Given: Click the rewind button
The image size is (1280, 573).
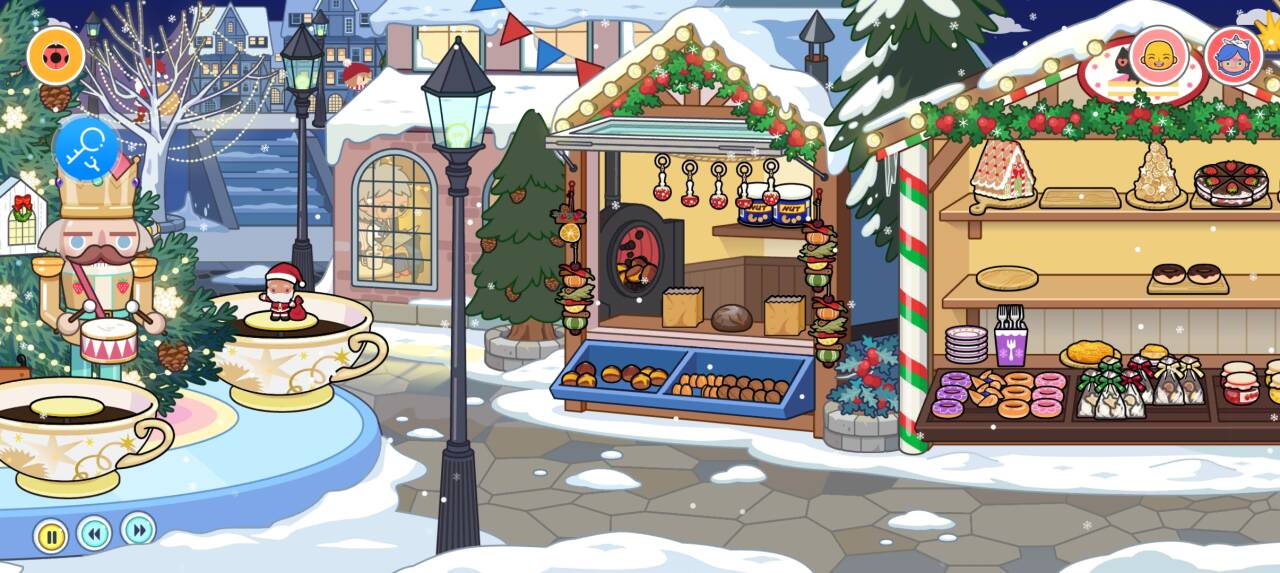Looking at the screenshot, I should (94, 533).
